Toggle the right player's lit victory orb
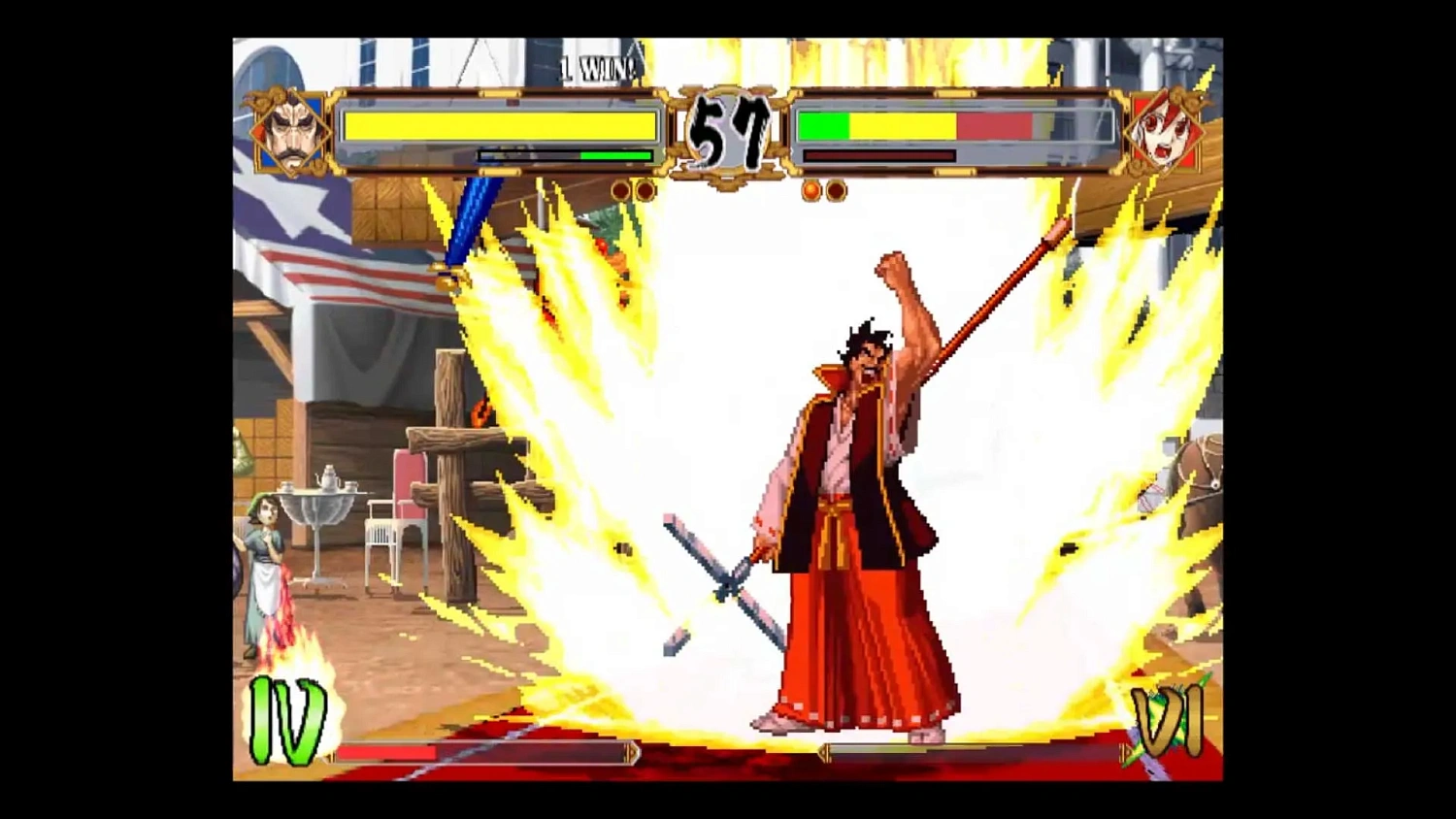Image resolution: width=1456 pixels, height=819 pixels. coord(811,189)
